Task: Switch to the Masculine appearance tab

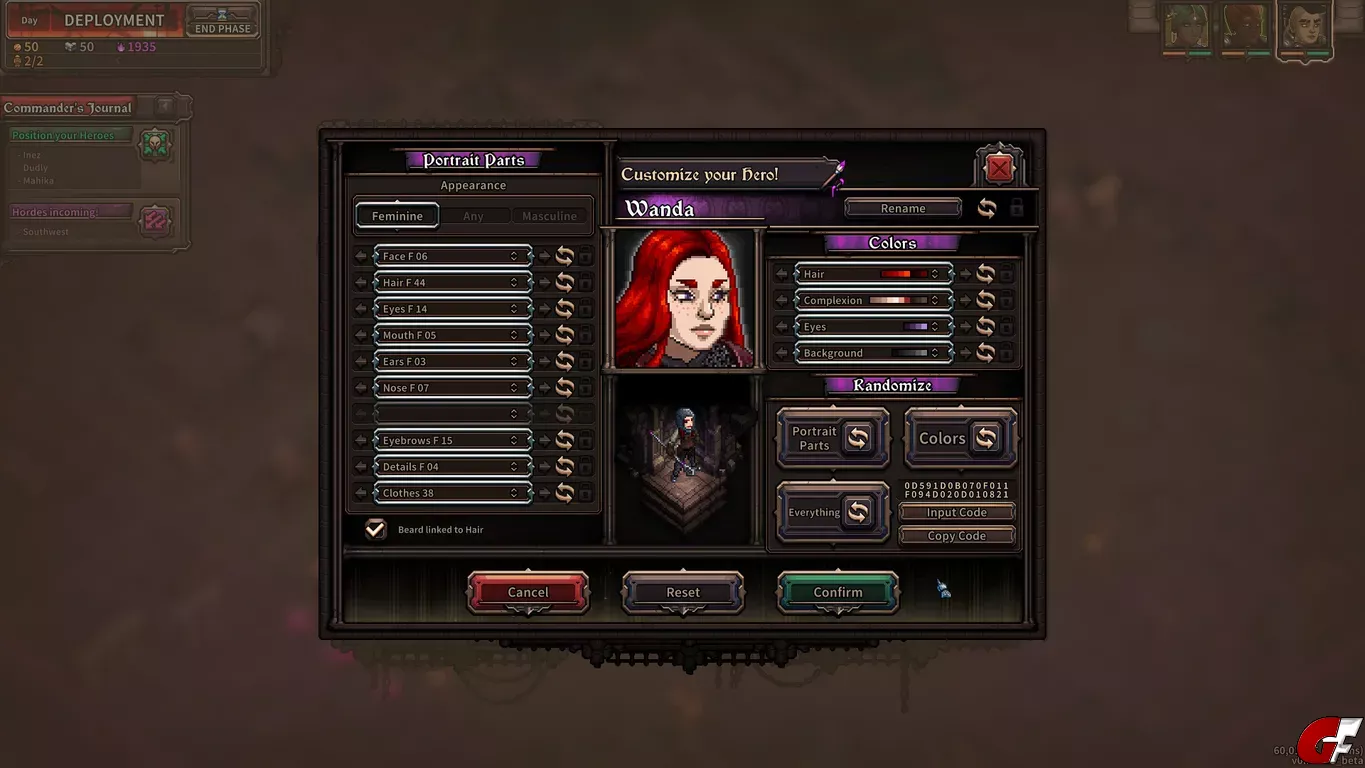Action: (549, 216)
